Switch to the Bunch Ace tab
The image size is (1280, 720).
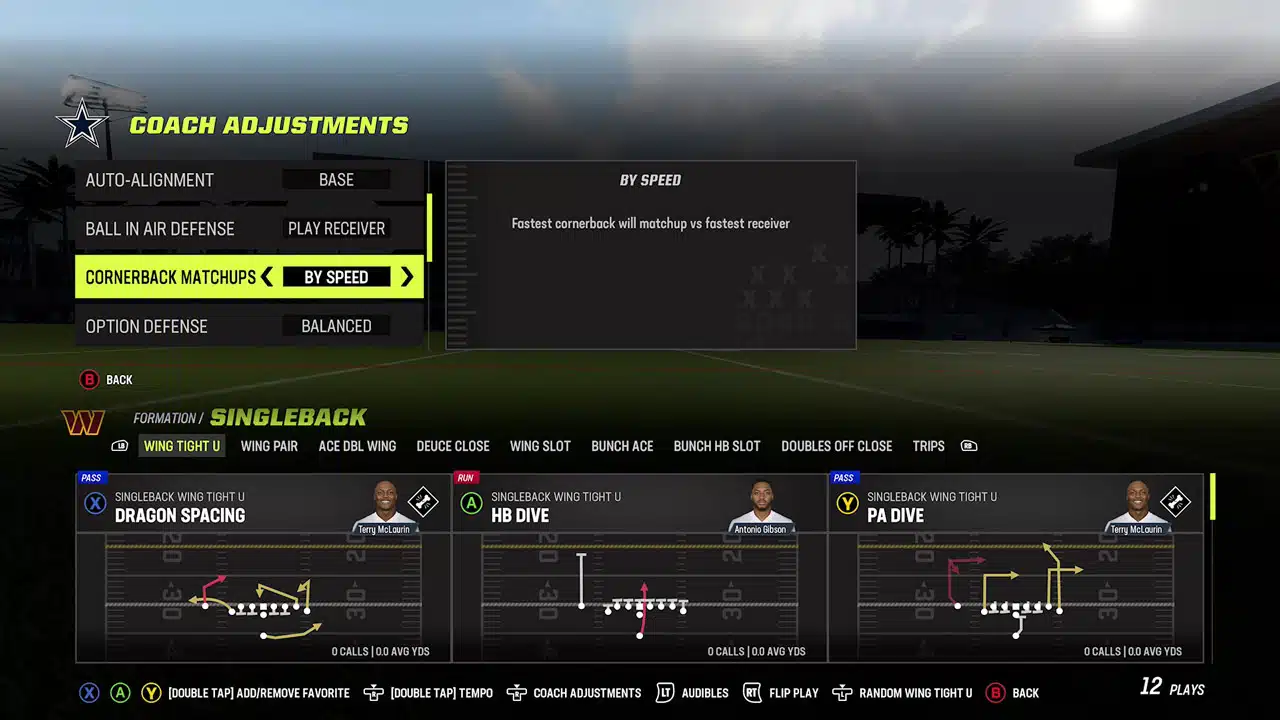point(622,446)
